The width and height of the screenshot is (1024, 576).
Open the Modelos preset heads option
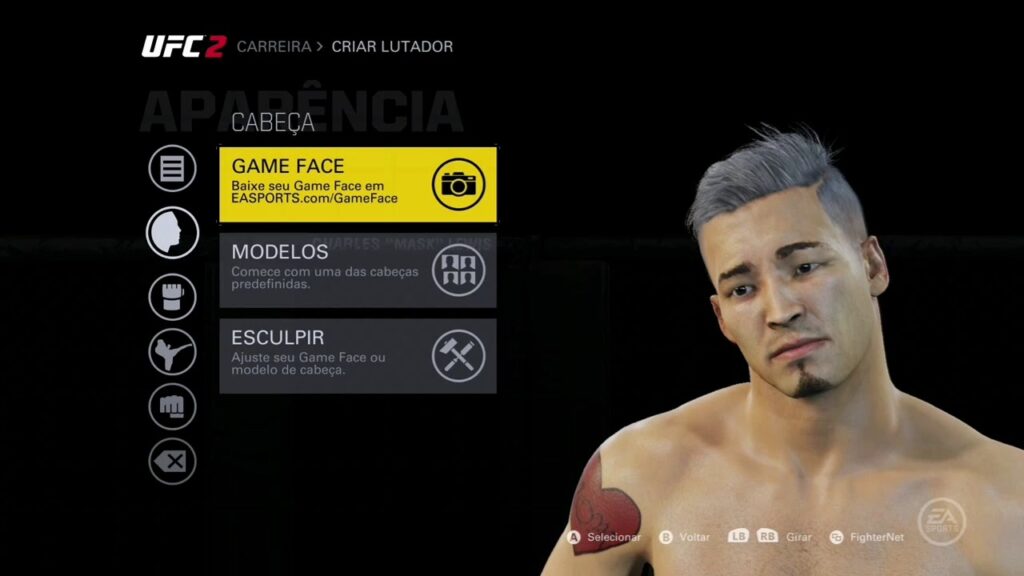357,270
